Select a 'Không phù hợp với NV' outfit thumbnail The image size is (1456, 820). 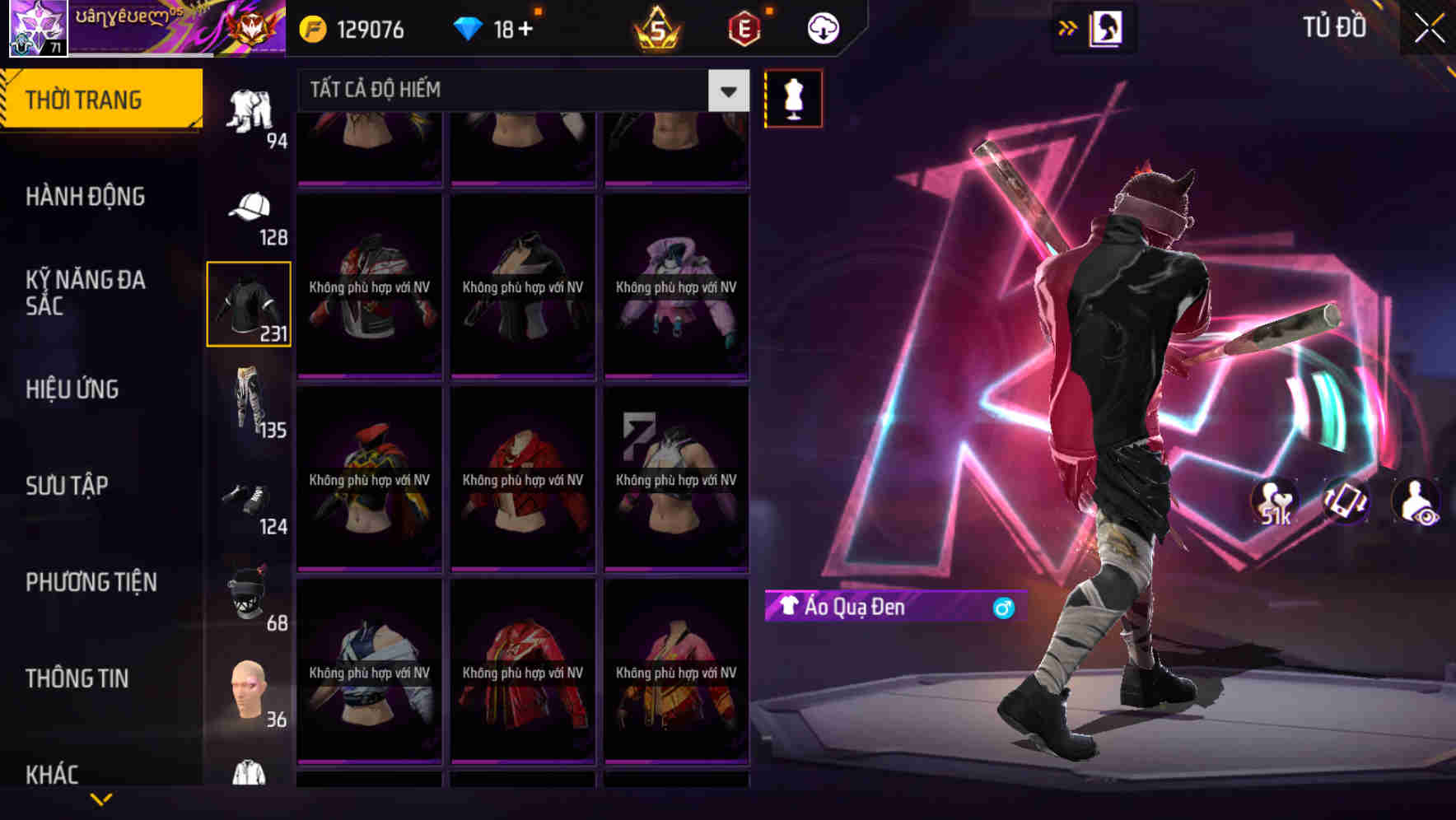tap(370, 288)
